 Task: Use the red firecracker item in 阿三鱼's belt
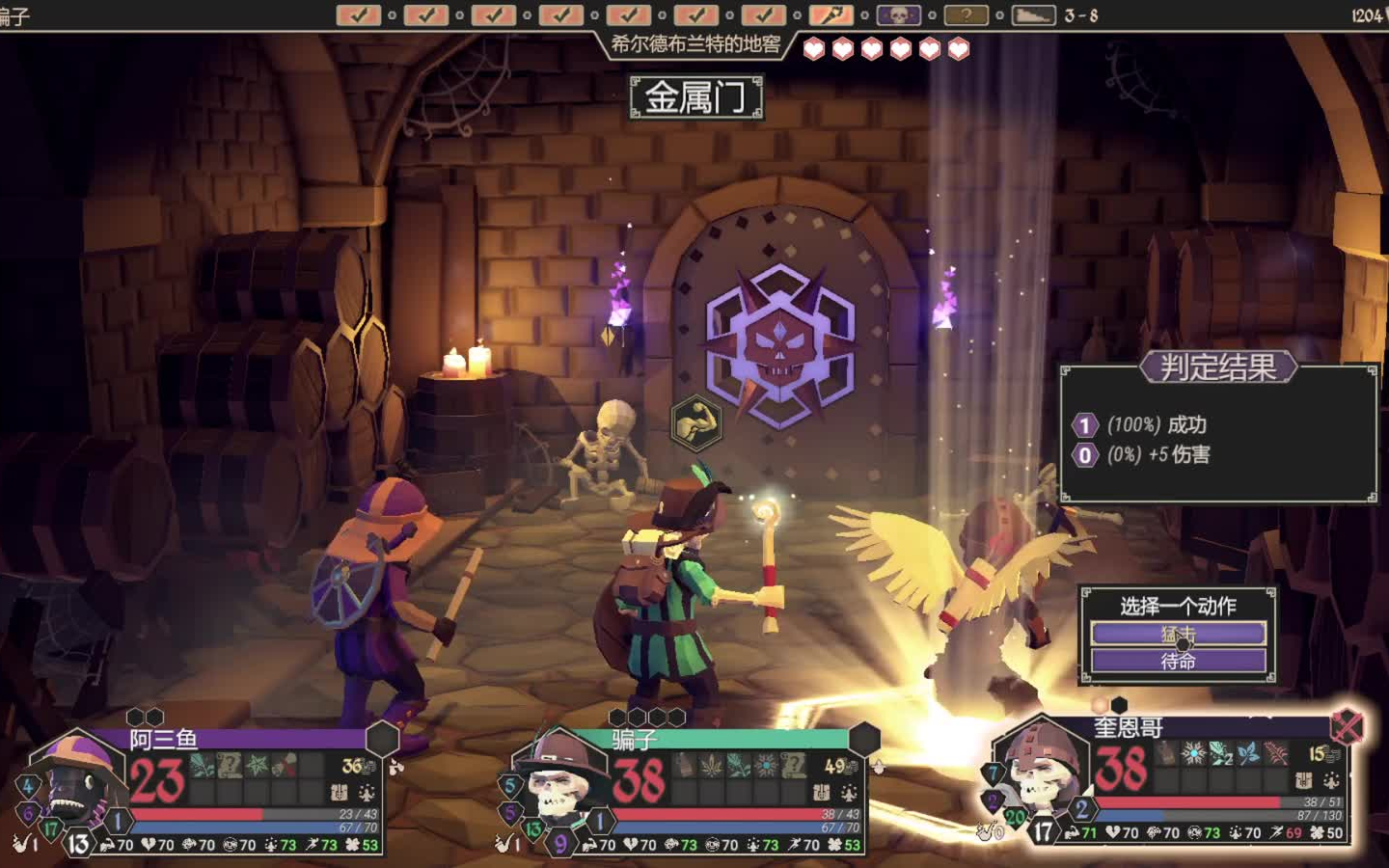[286, 766]
